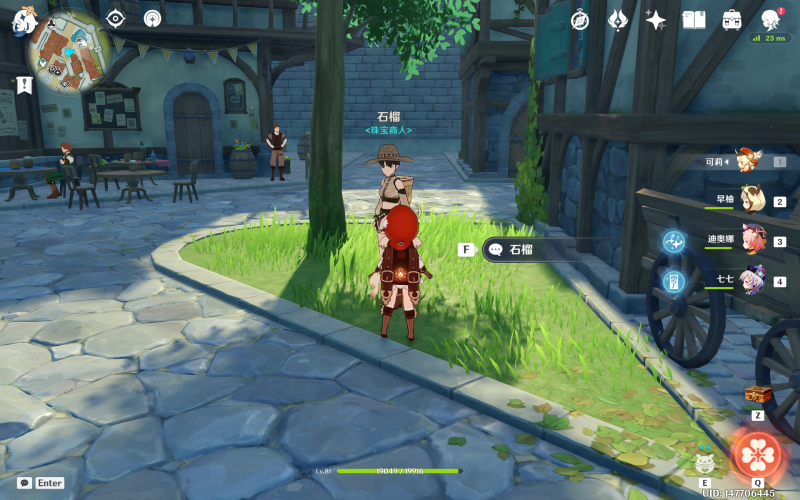Open the four-pointed star events icon
Screen dimensions: 800x500
coord(656,20)
